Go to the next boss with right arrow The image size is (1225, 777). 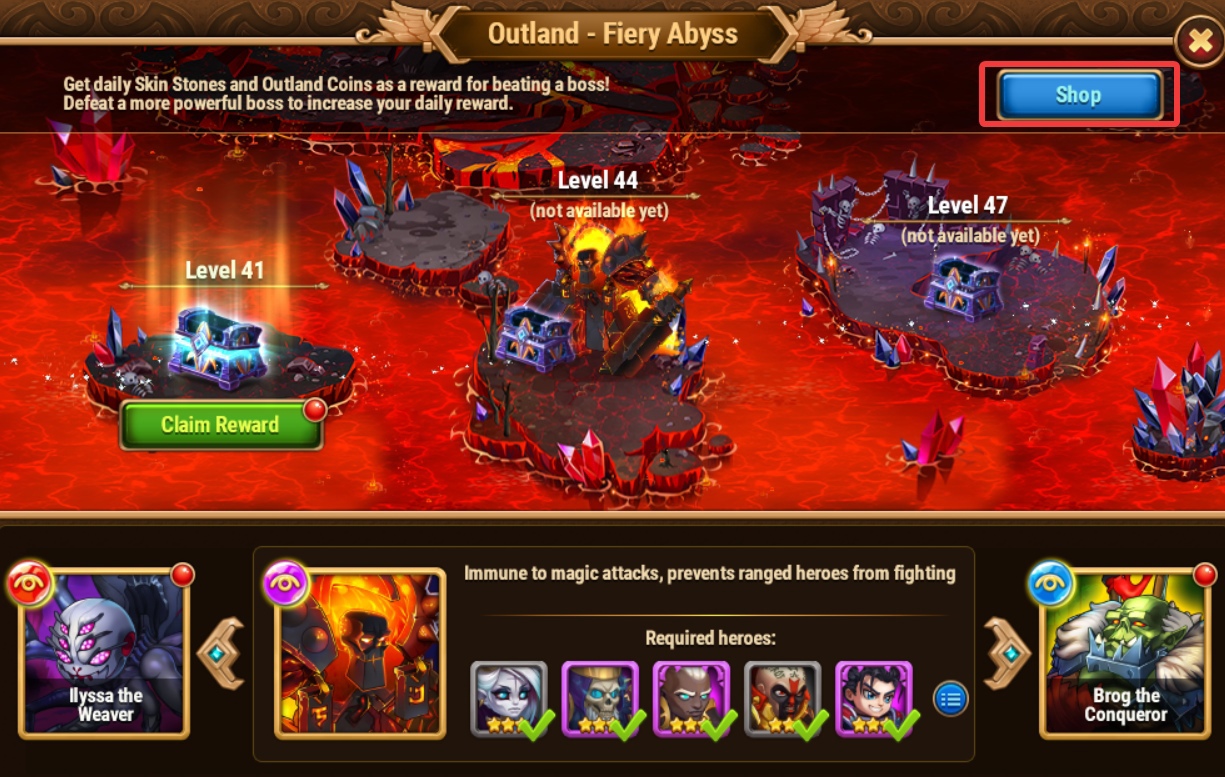[x=1008, y=653]
